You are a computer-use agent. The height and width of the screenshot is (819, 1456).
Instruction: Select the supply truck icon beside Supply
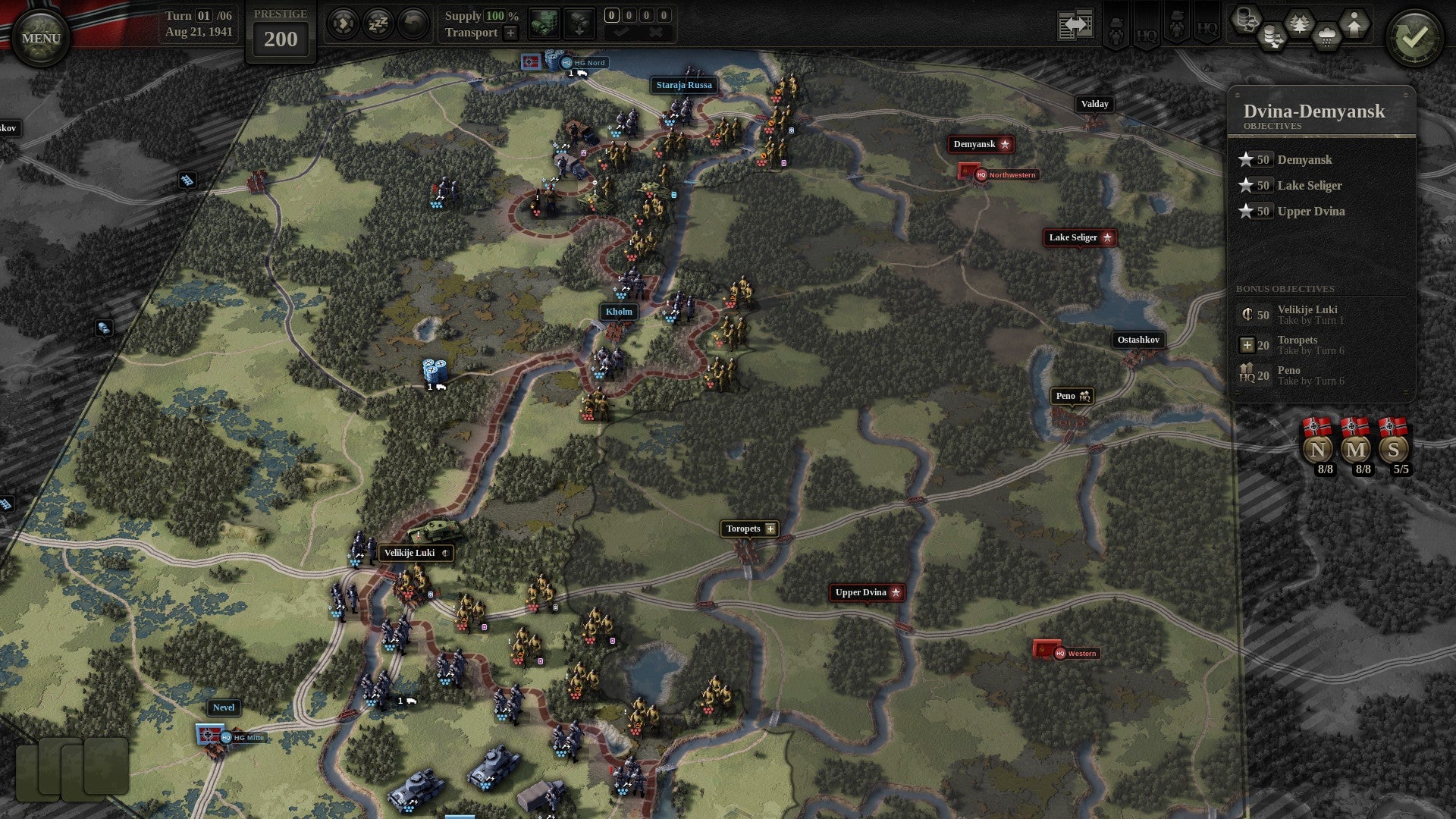pyautogui.click(x=544, y=23)
